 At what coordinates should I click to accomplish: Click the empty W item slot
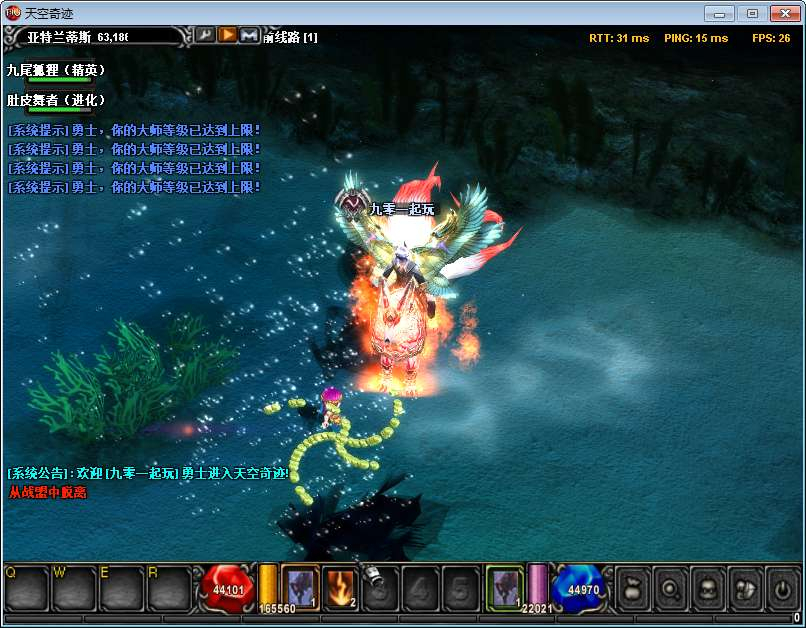click(75, 588)
